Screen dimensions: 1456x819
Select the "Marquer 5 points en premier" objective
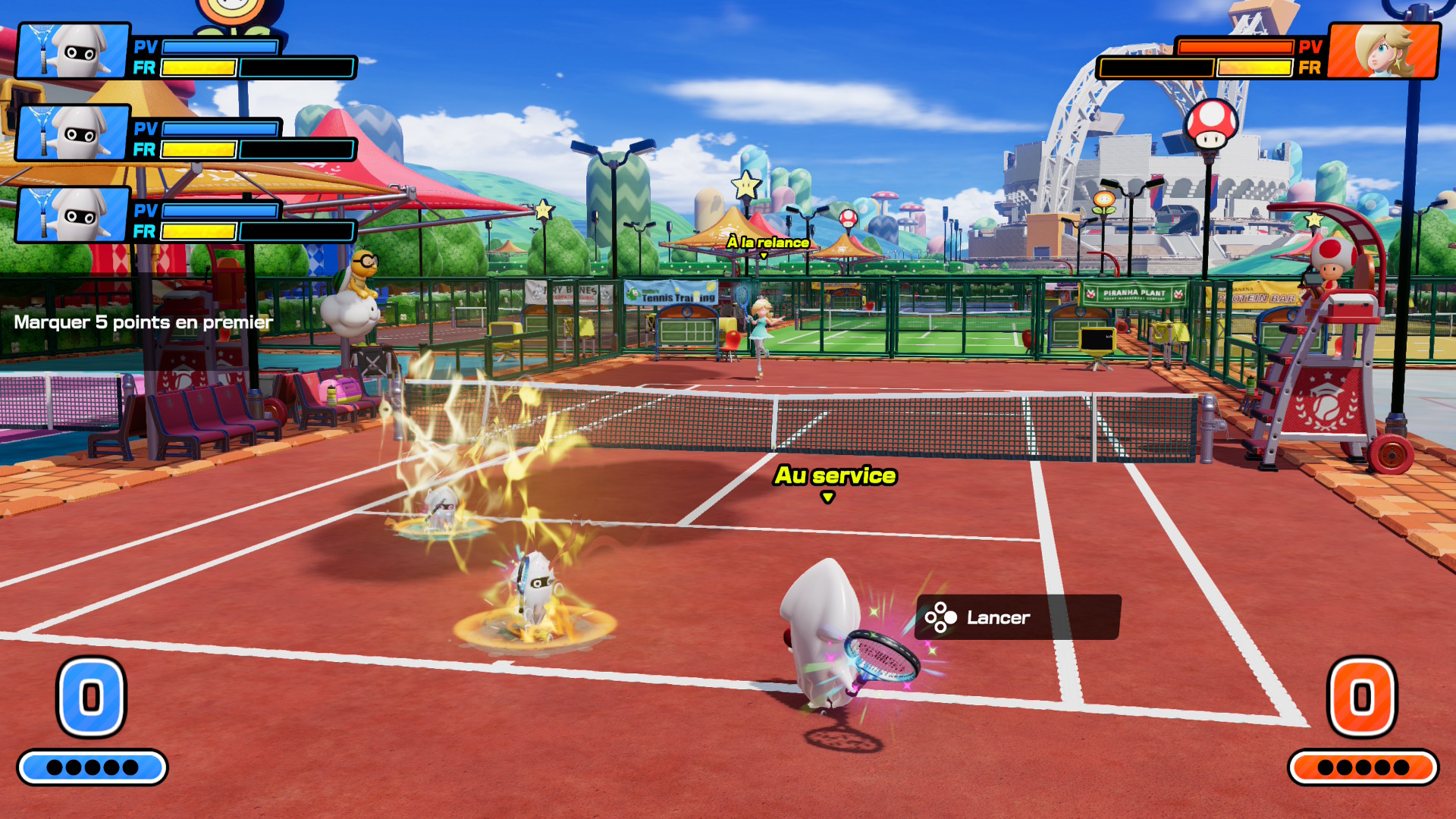pos(143,322)
